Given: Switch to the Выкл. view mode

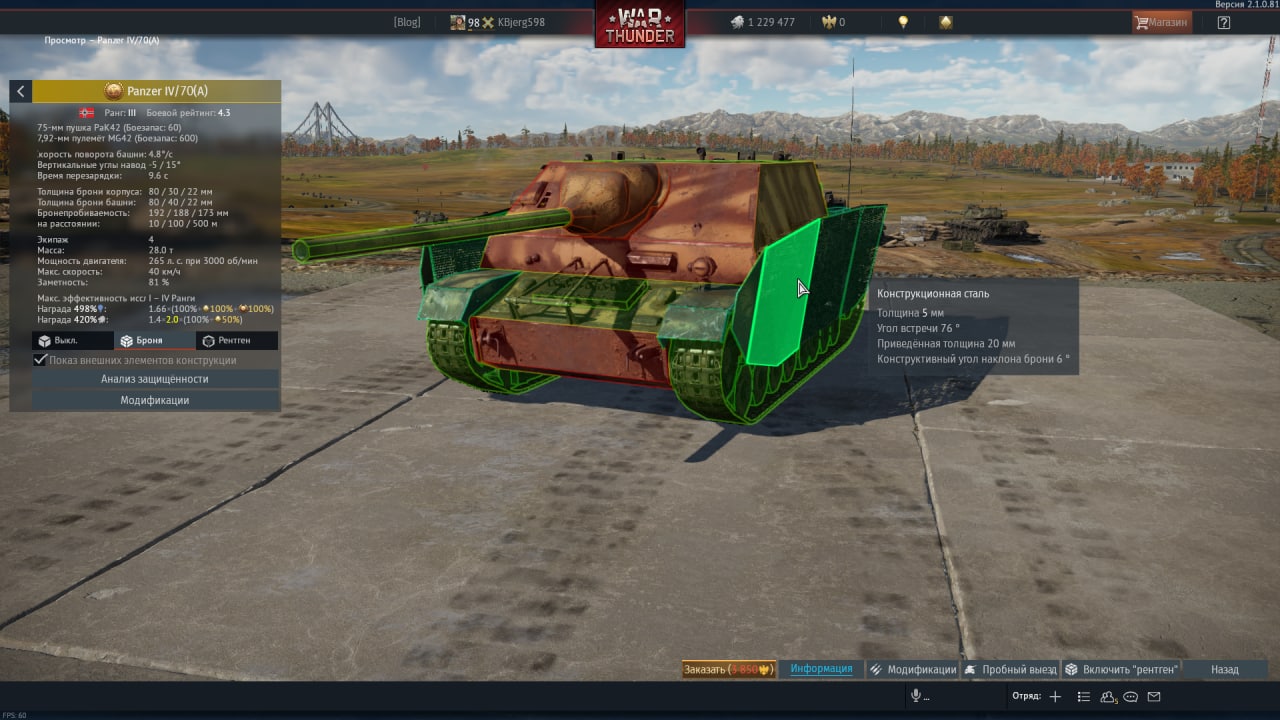Looking at the screenshot, I should (x=59, y=341).
